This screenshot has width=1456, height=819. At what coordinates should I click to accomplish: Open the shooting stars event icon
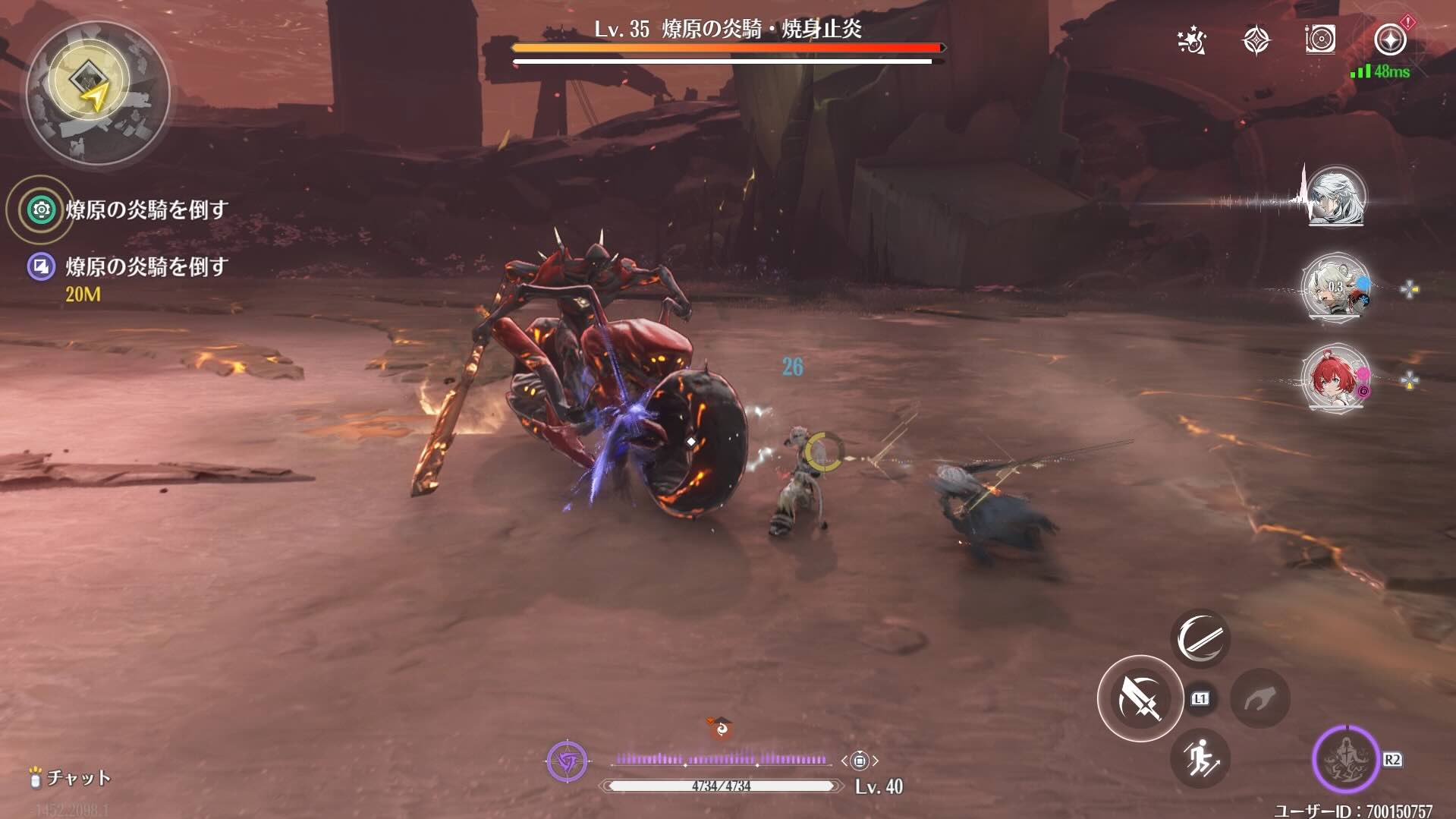pyautogui.click(x=1192, y=41)
